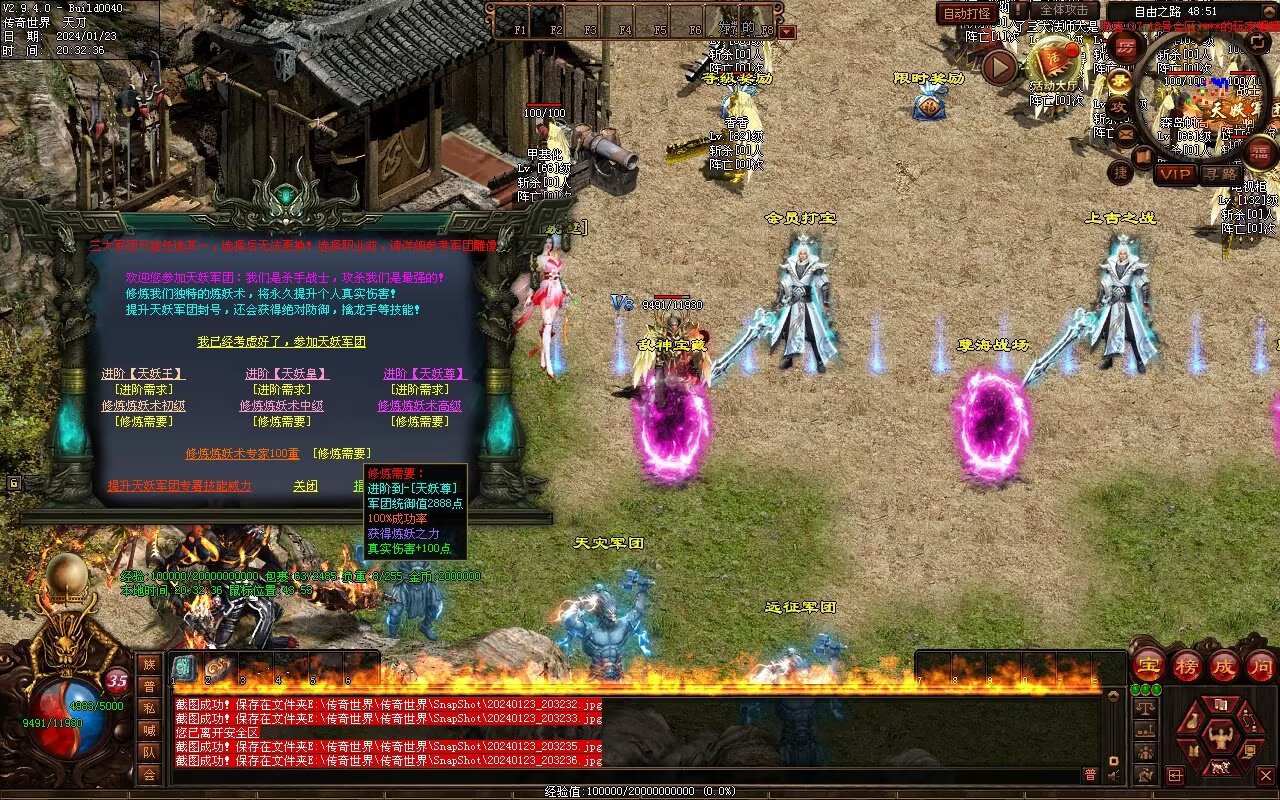Select 修炼炼妖术初级 training option

tap(143, 406)
